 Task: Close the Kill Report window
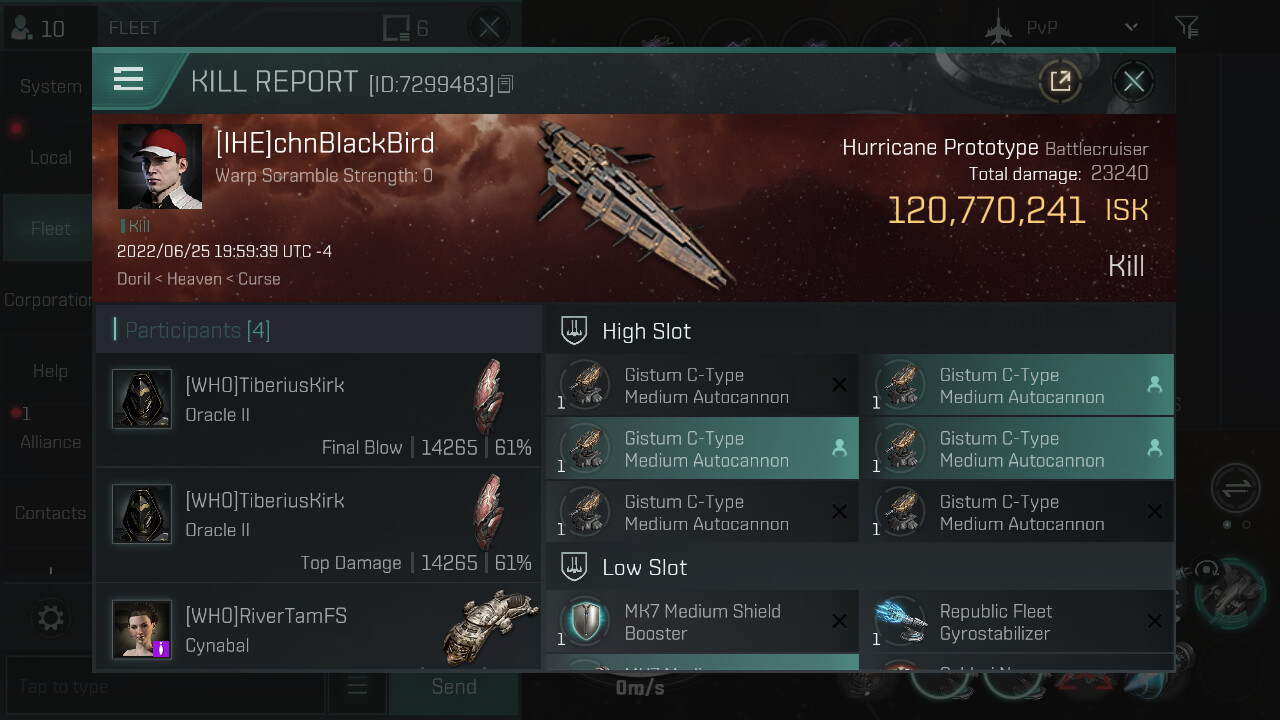(x=1133, y=82)
